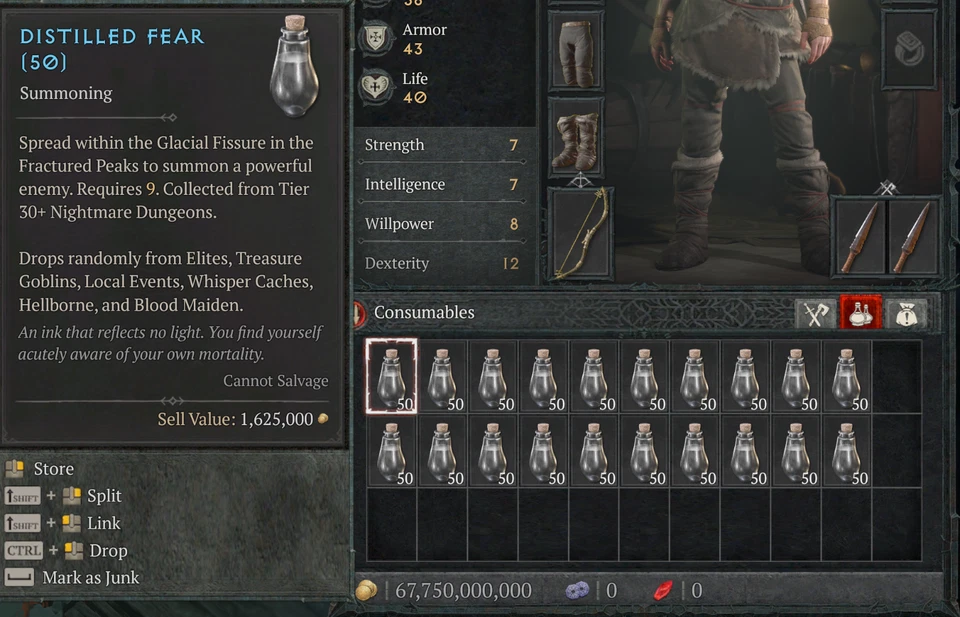Select the equipped pants slot
960x617 pixels.
[576, 51]
